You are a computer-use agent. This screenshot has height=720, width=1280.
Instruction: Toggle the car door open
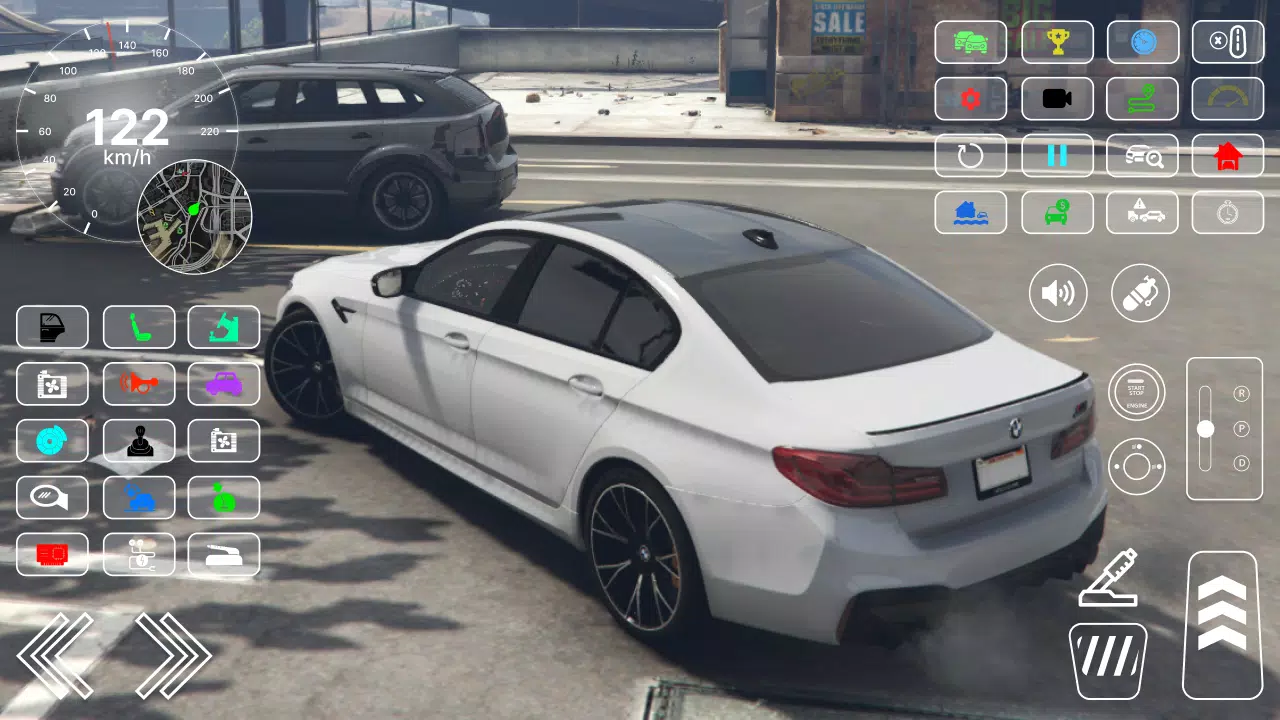click(52, 327)
